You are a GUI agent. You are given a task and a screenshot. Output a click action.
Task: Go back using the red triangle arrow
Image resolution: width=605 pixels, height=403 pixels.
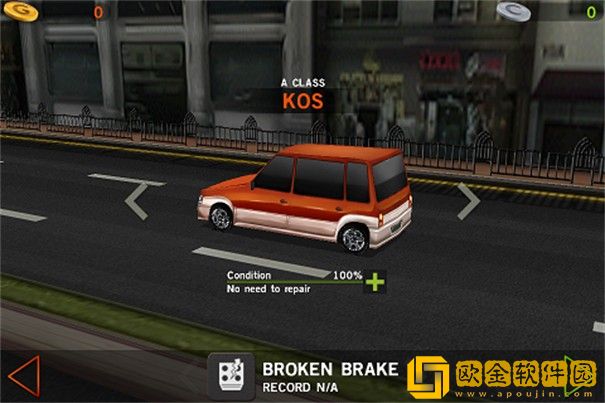point(22,375)
